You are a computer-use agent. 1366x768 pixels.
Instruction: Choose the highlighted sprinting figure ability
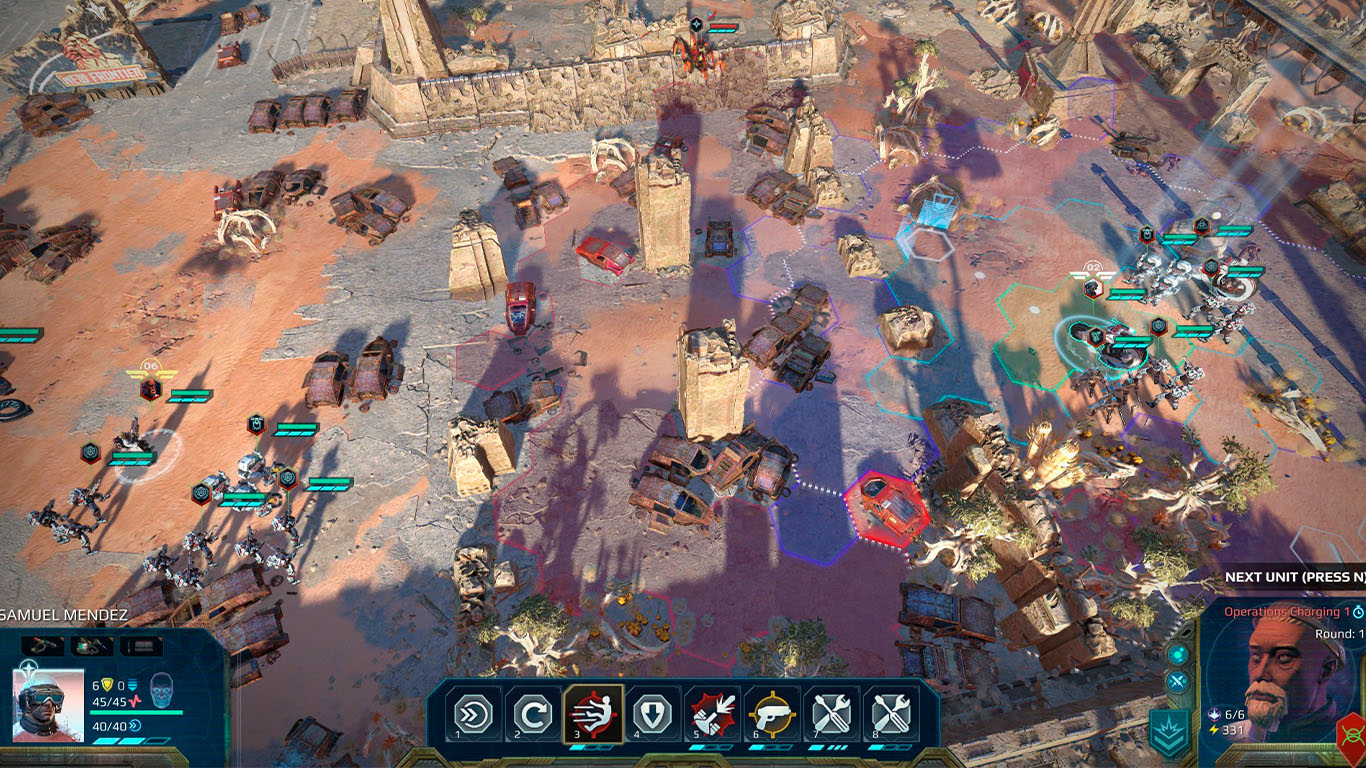(593, 714)
